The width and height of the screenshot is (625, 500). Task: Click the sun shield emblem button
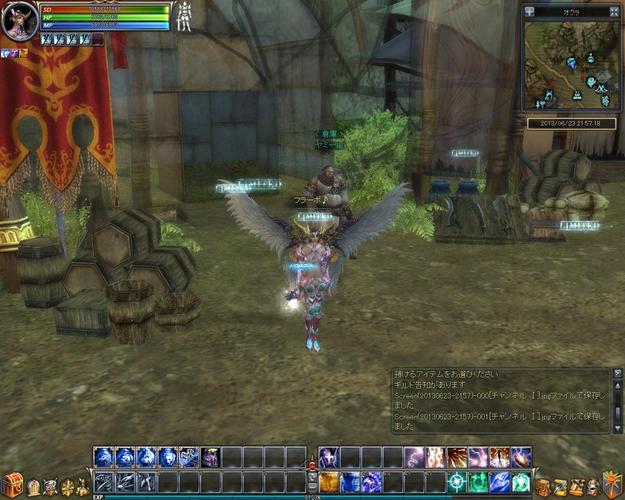(x=610, y=484)
